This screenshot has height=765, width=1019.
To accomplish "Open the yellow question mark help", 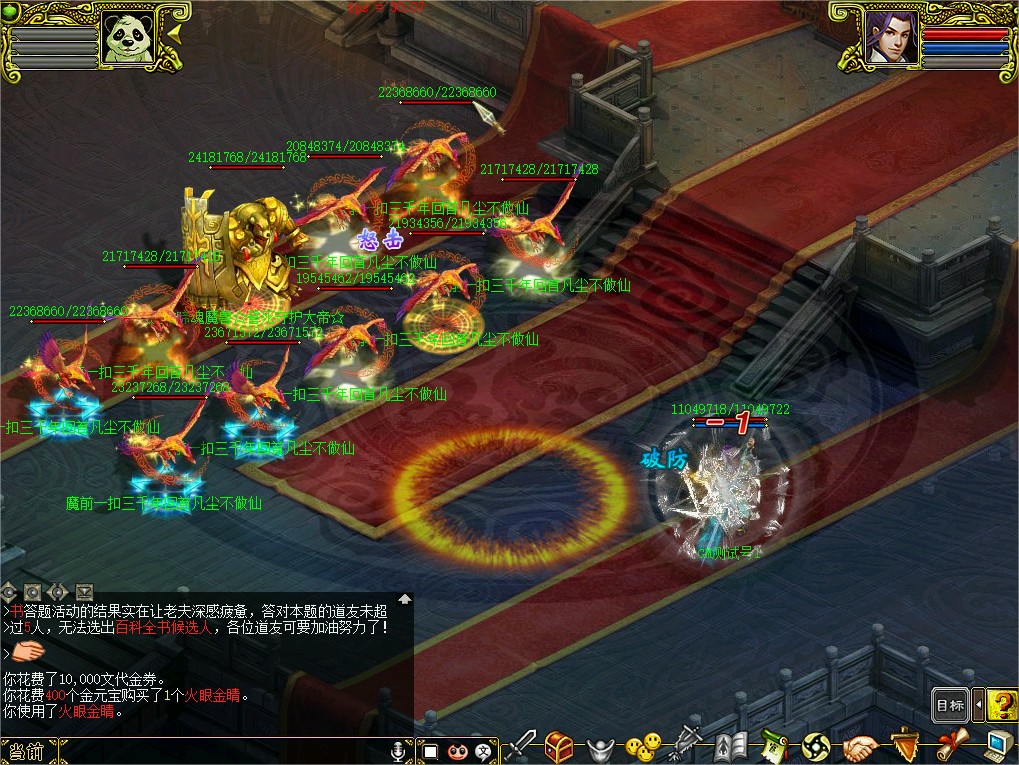I will (x=1001, y=705).
